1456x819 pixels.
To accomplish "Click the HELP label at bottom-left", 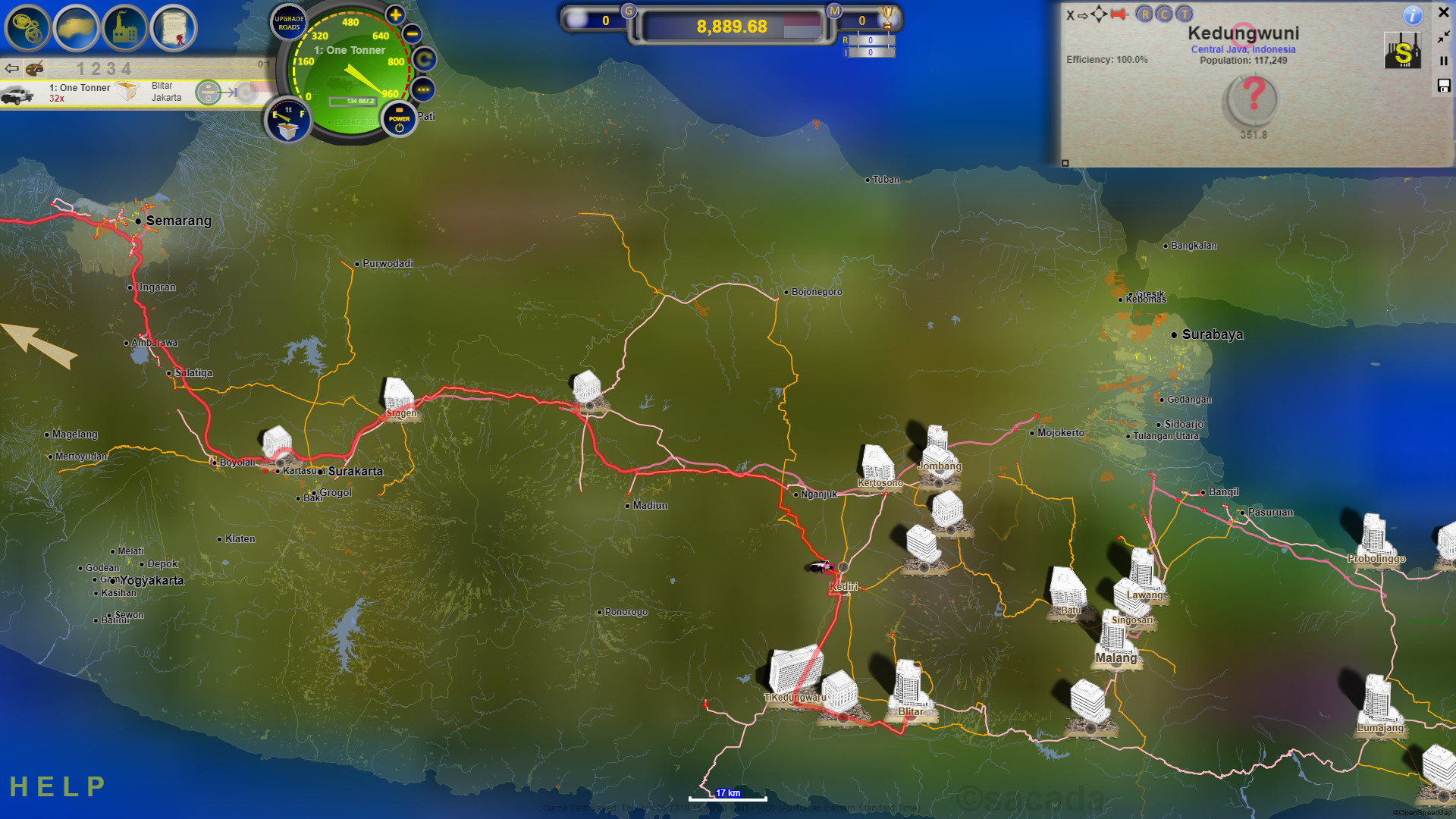I will (x=57, y=786).
